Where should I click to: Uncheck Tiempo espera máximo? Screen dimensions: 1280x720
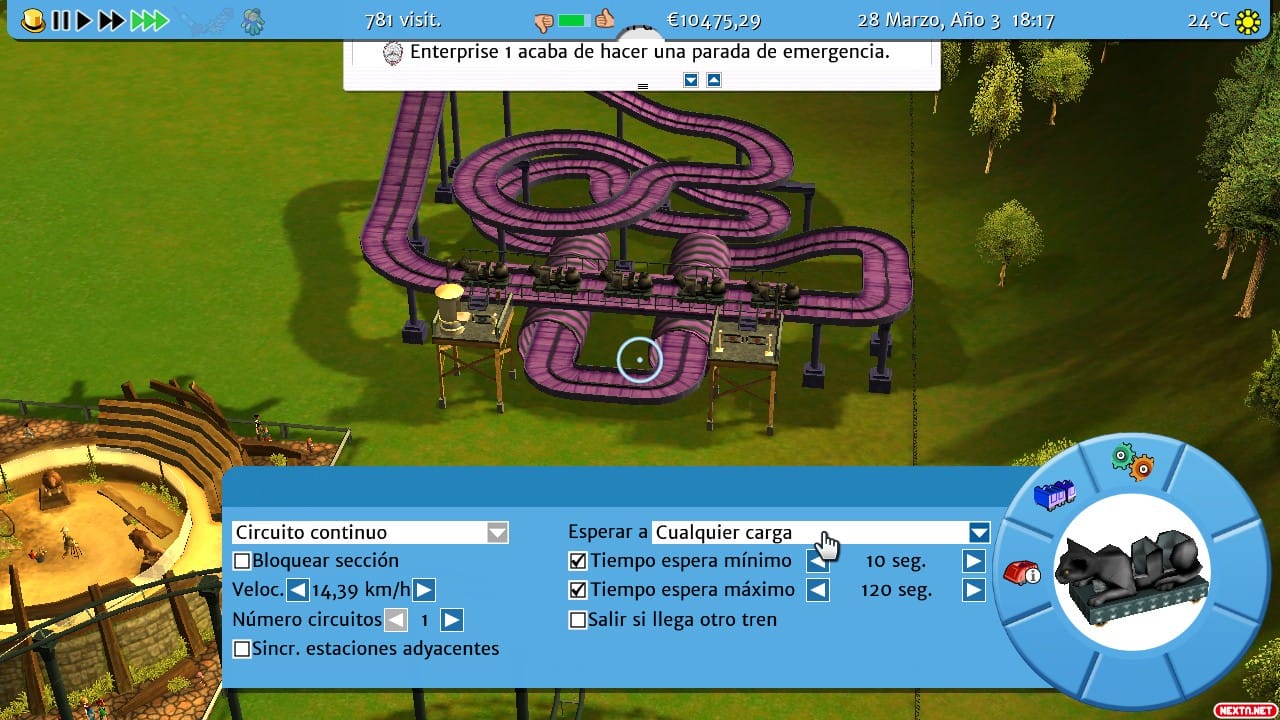[x=577, y=590]
